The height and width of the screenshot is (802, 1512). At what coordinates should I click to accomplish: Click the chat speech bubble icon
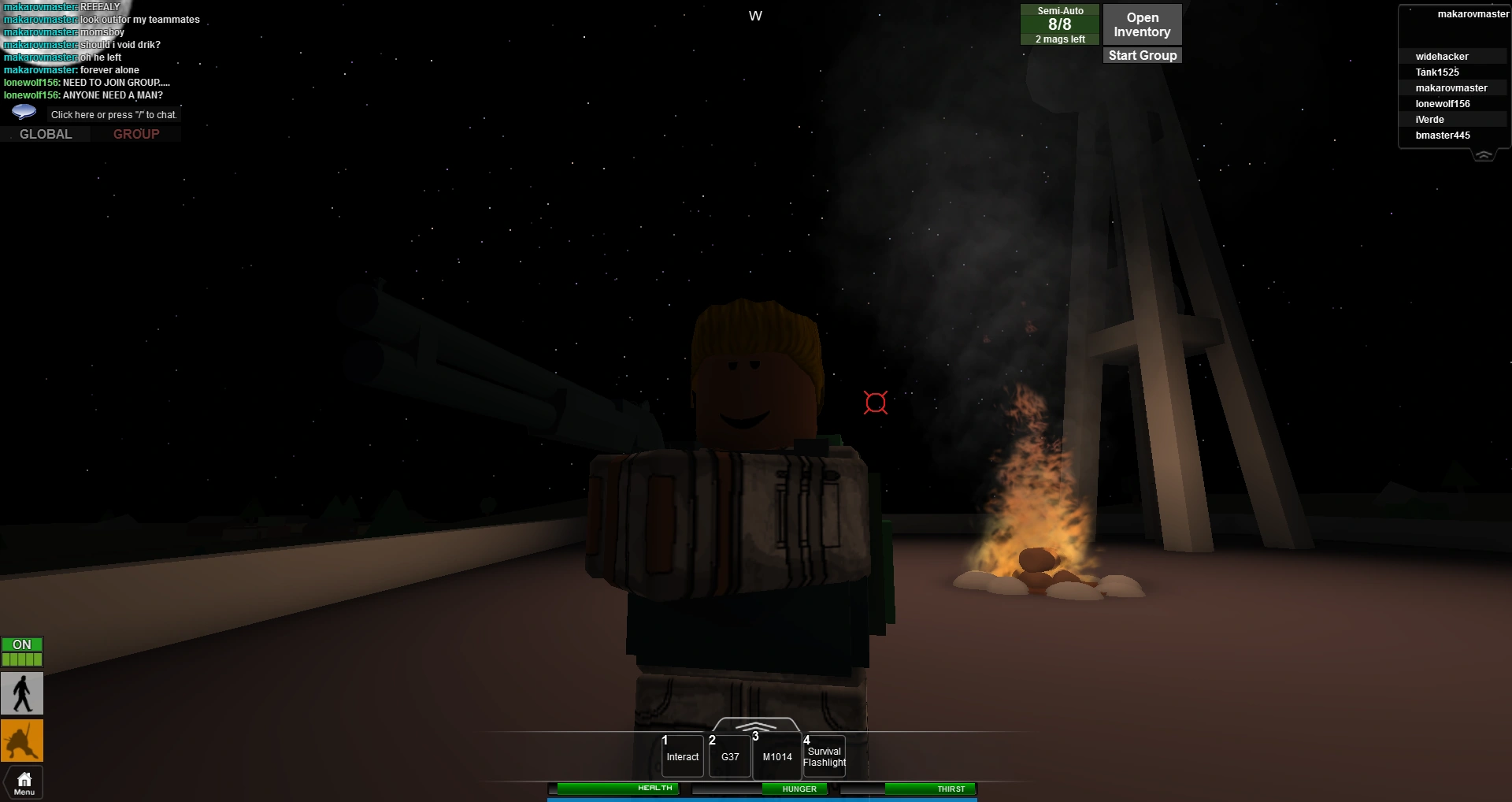23,111
